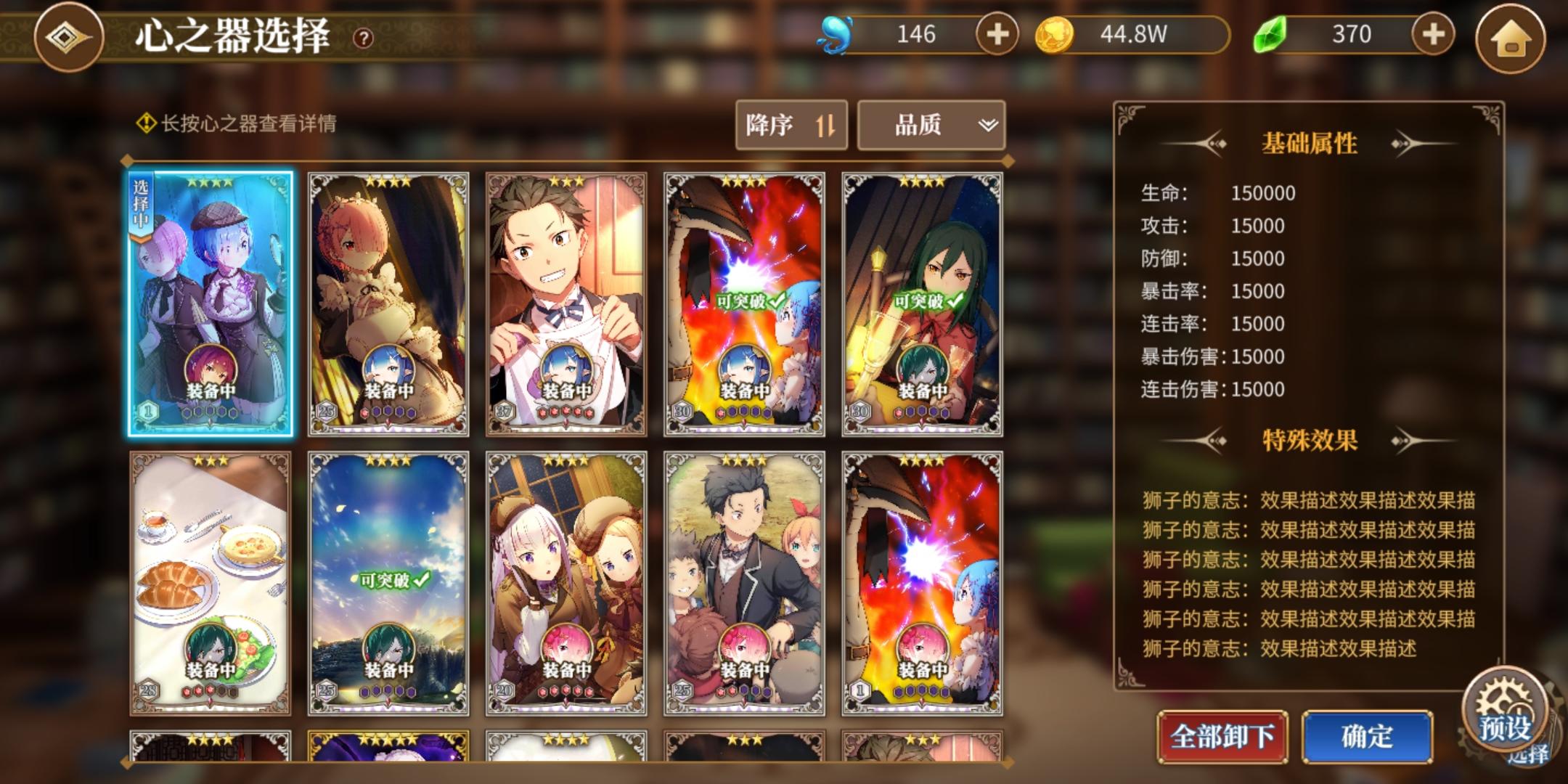The height and width of the screenshot is (784, 1568).
Task: Click the plus icon next to 146 currency
Action: click(999, 33)
